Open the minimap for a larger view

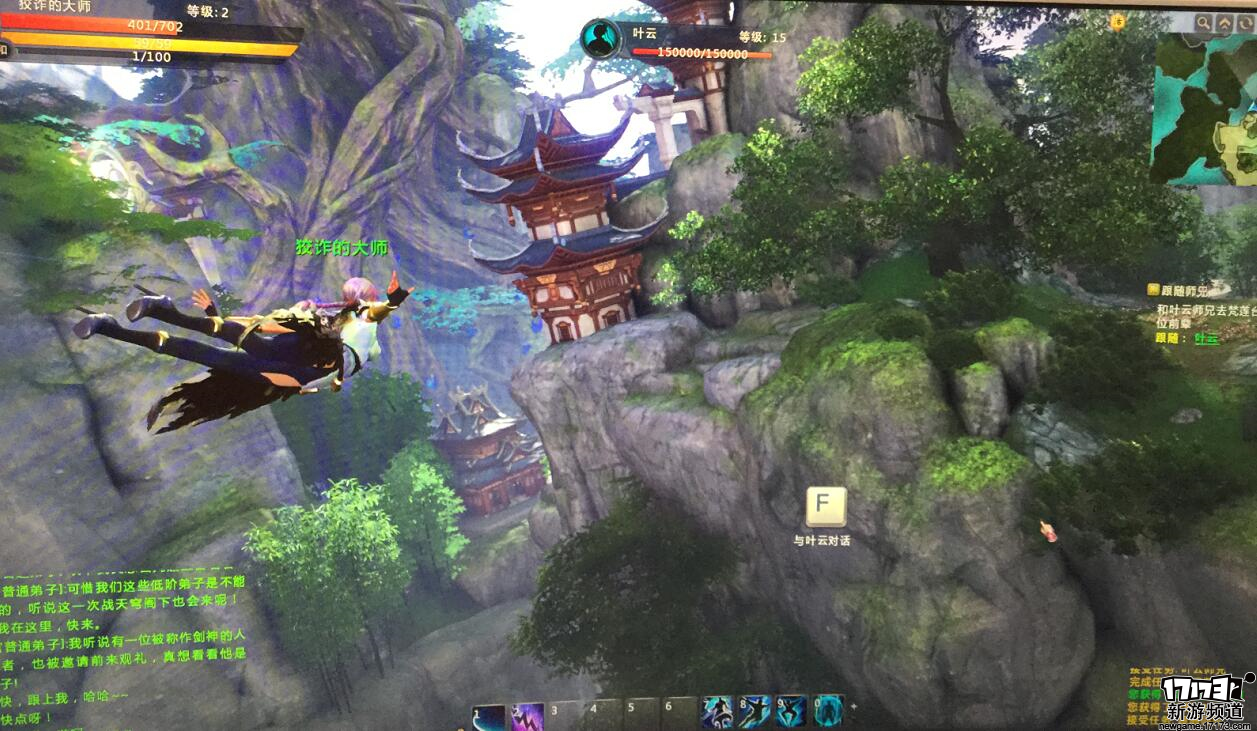click(x=1203, y=110)
